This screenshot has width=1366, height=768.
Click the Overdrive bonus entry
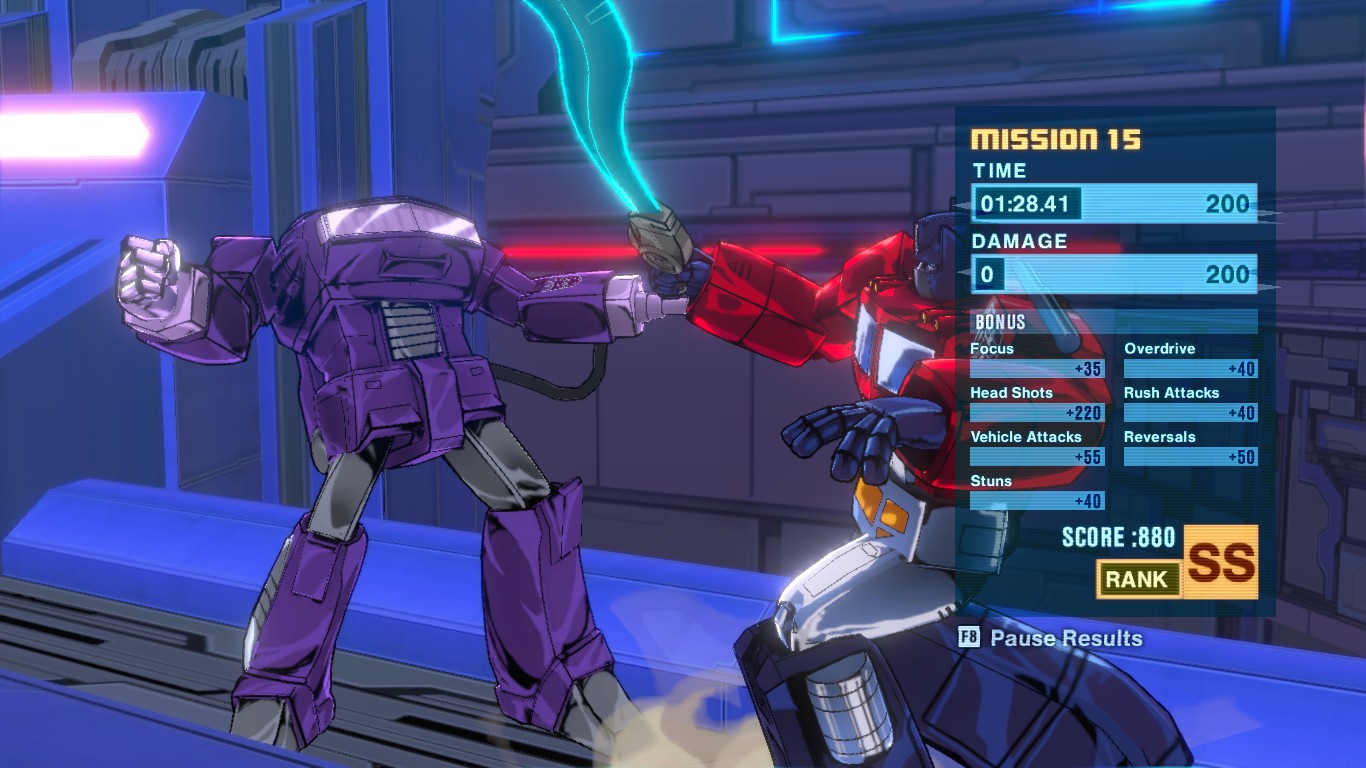point(1191,358)
